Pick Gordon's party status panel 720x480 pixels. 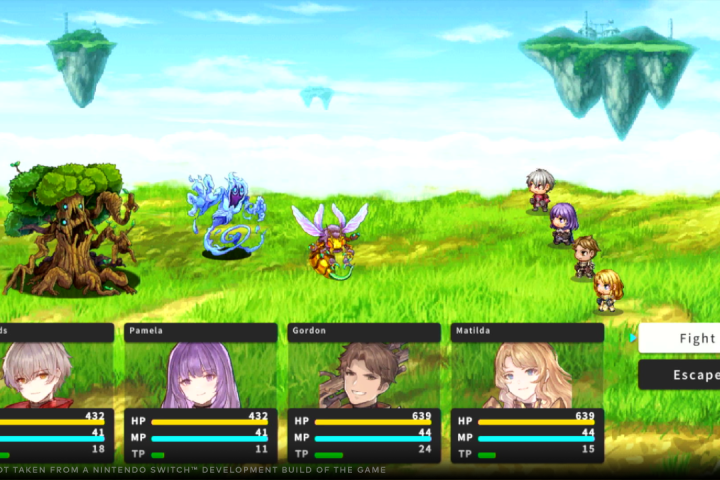point(364,393)
